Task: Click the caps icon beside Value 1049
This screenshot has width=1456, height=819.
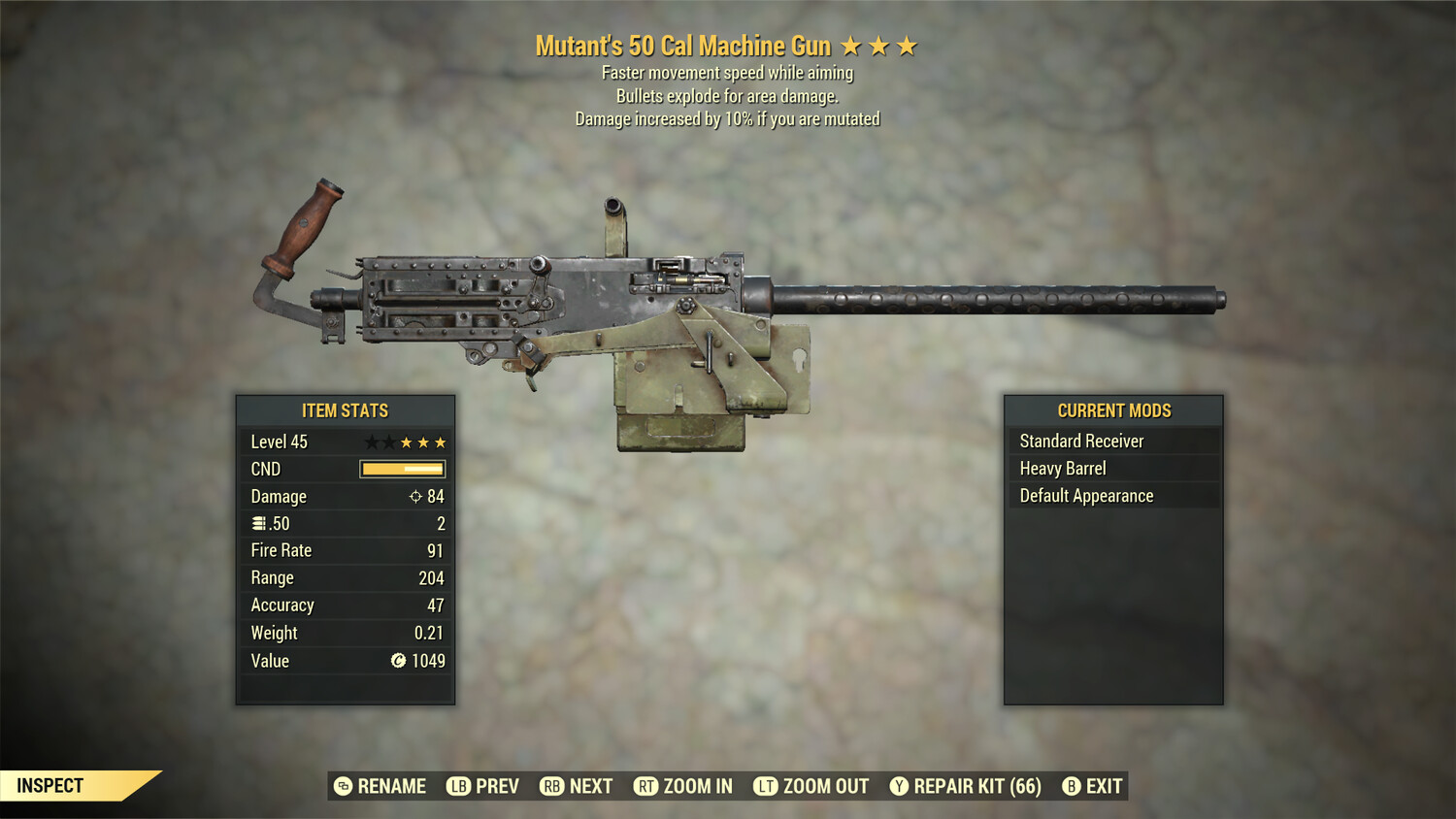Action: (396, 662)
